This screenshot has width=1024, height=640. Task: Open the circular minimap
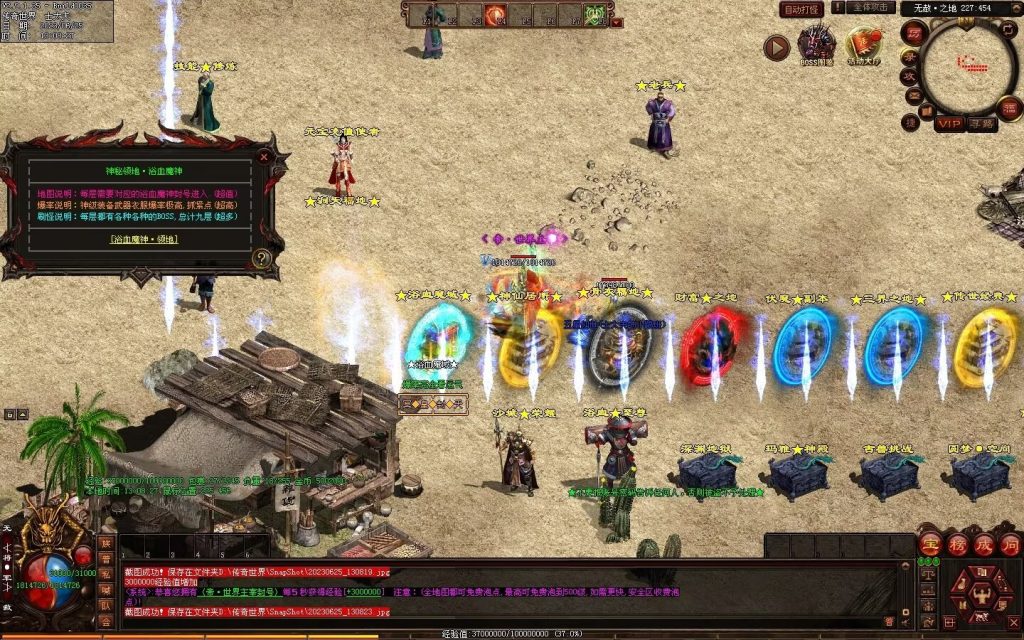pos(967,65)
